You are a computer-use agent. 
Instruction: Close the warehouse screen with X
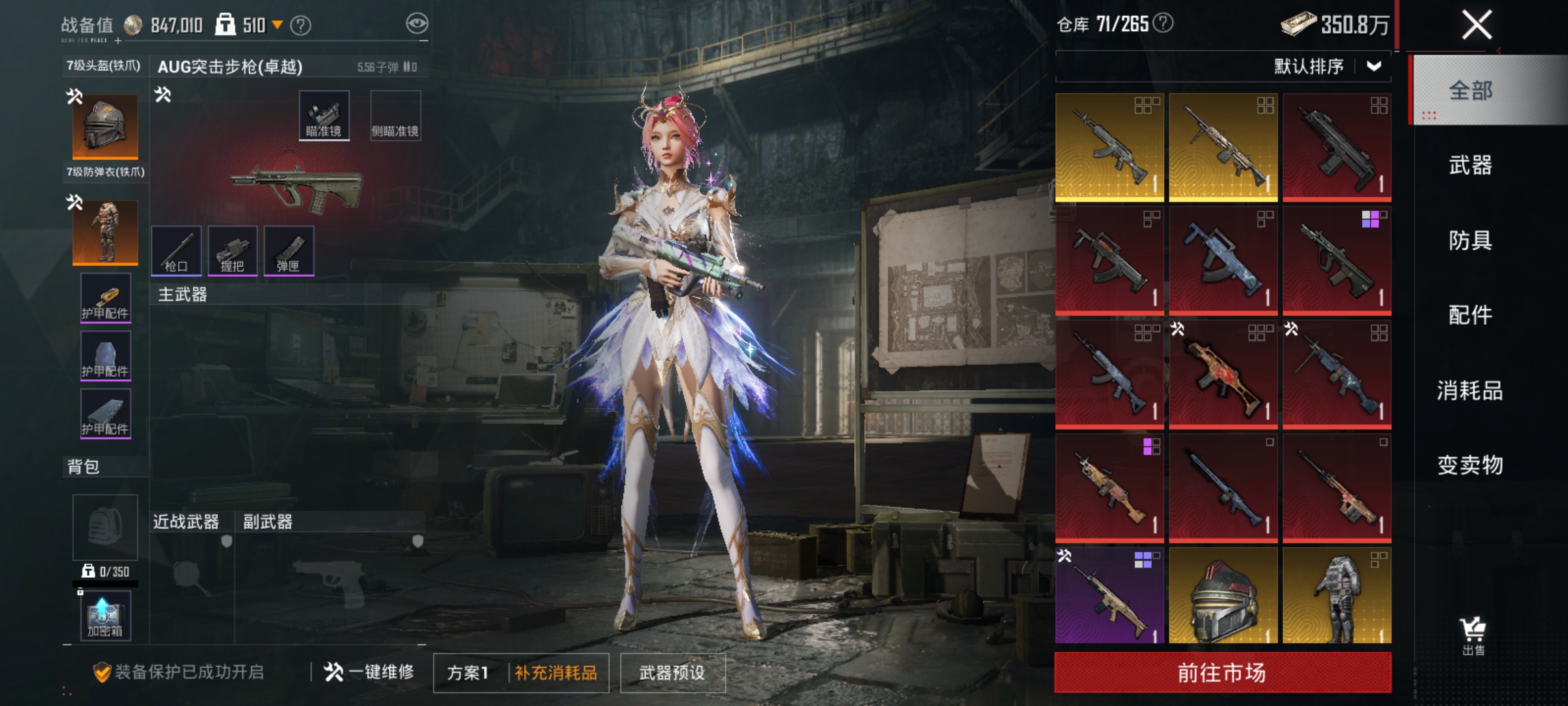1477,26
